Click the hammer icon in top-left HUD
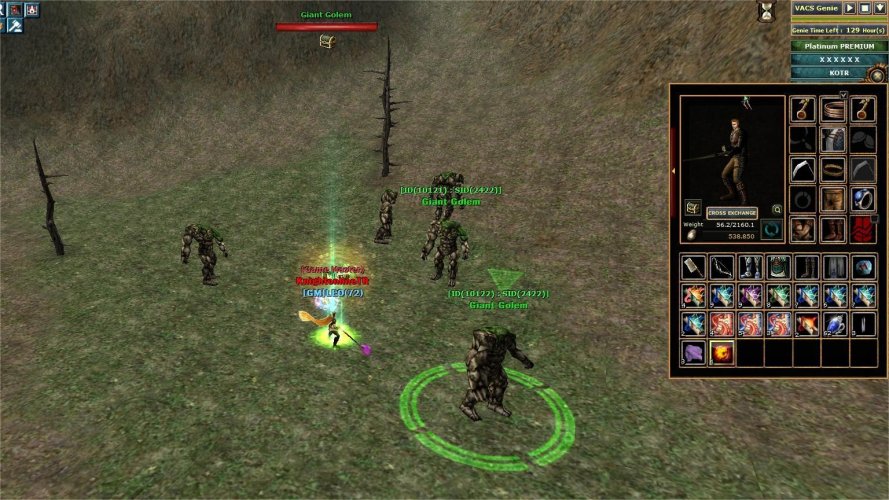The width and height of the screenshot is (889, 500). (x=16, y=26)
